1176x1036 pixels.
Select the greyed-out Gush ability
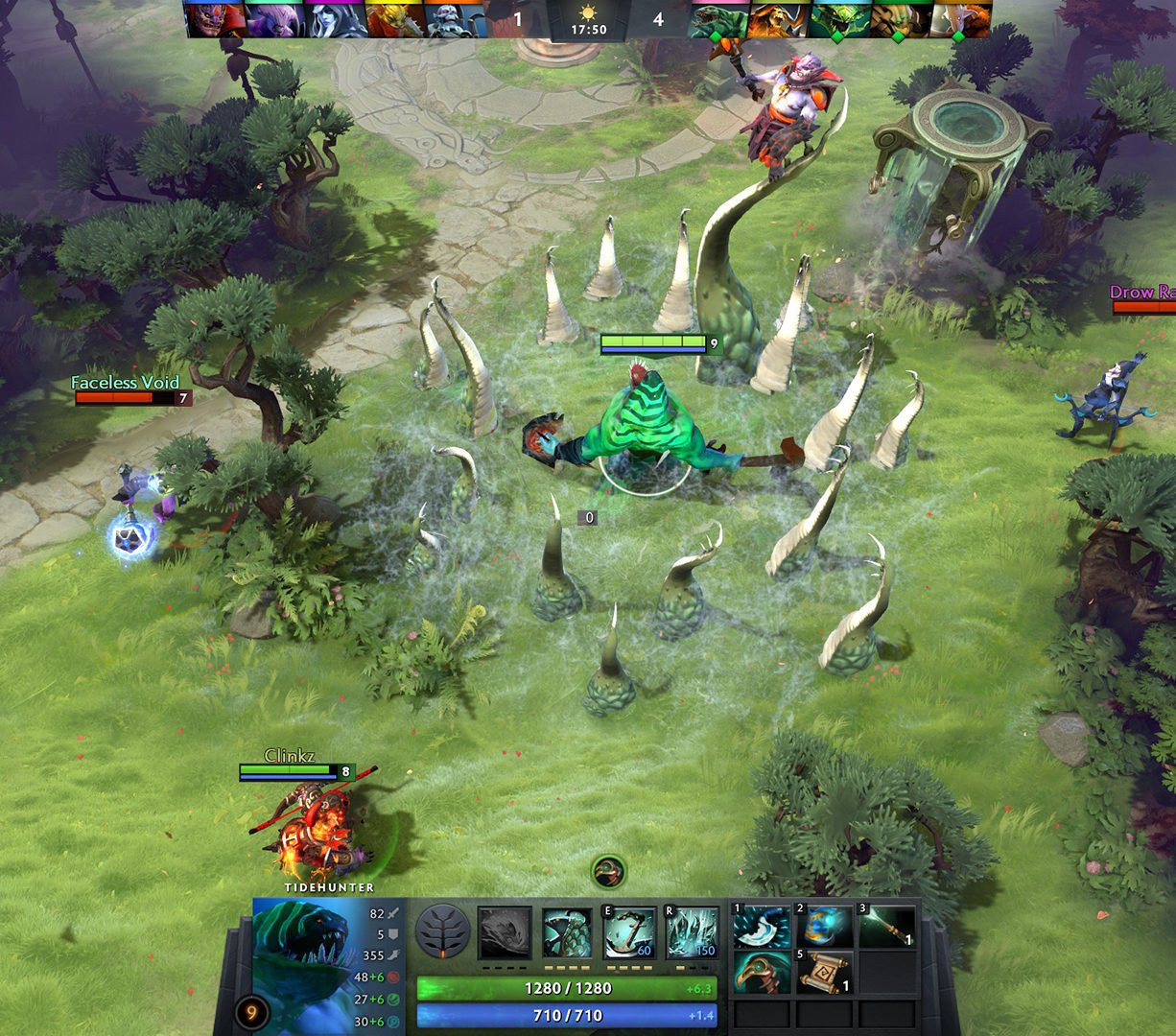505,932
